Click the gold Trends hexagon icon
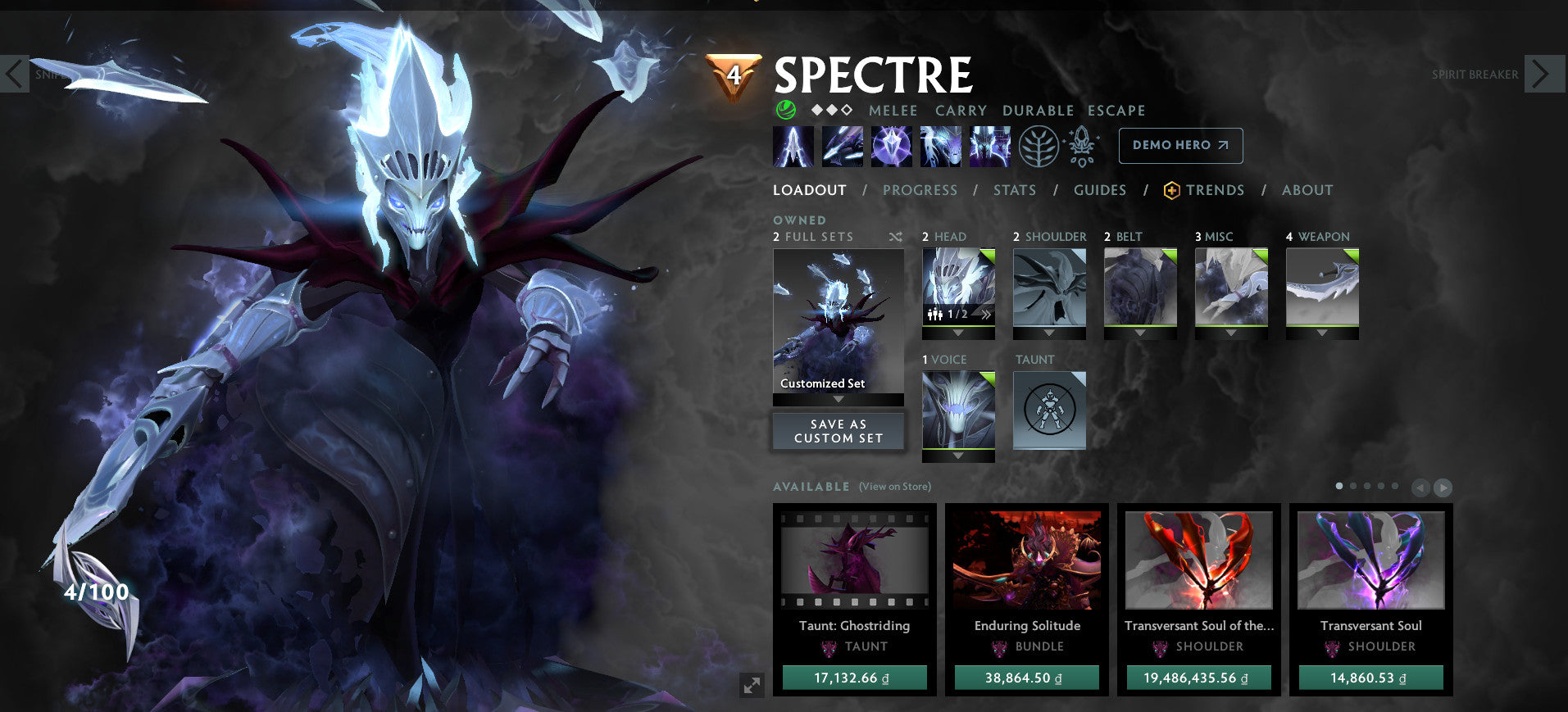The image size is (1568, 712). [1170, 189]
